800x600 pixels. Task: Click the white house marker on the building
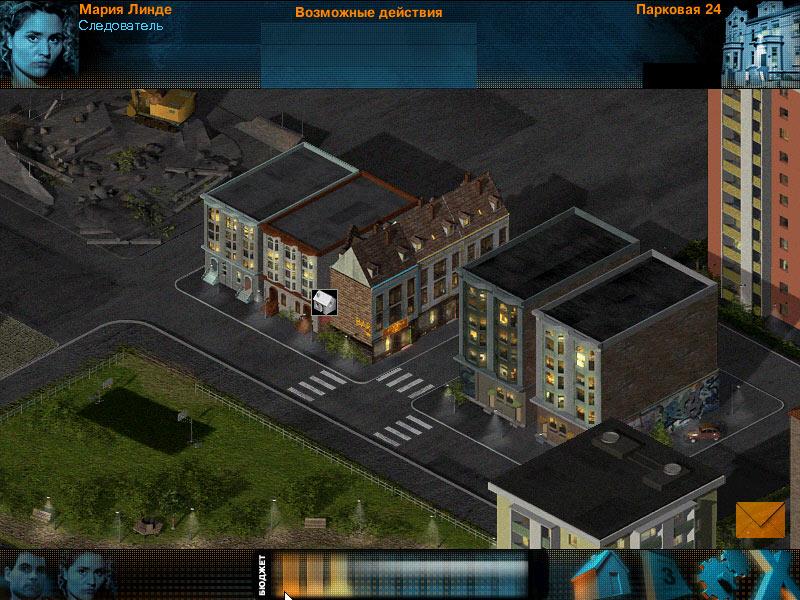click(x=324, y=302)
